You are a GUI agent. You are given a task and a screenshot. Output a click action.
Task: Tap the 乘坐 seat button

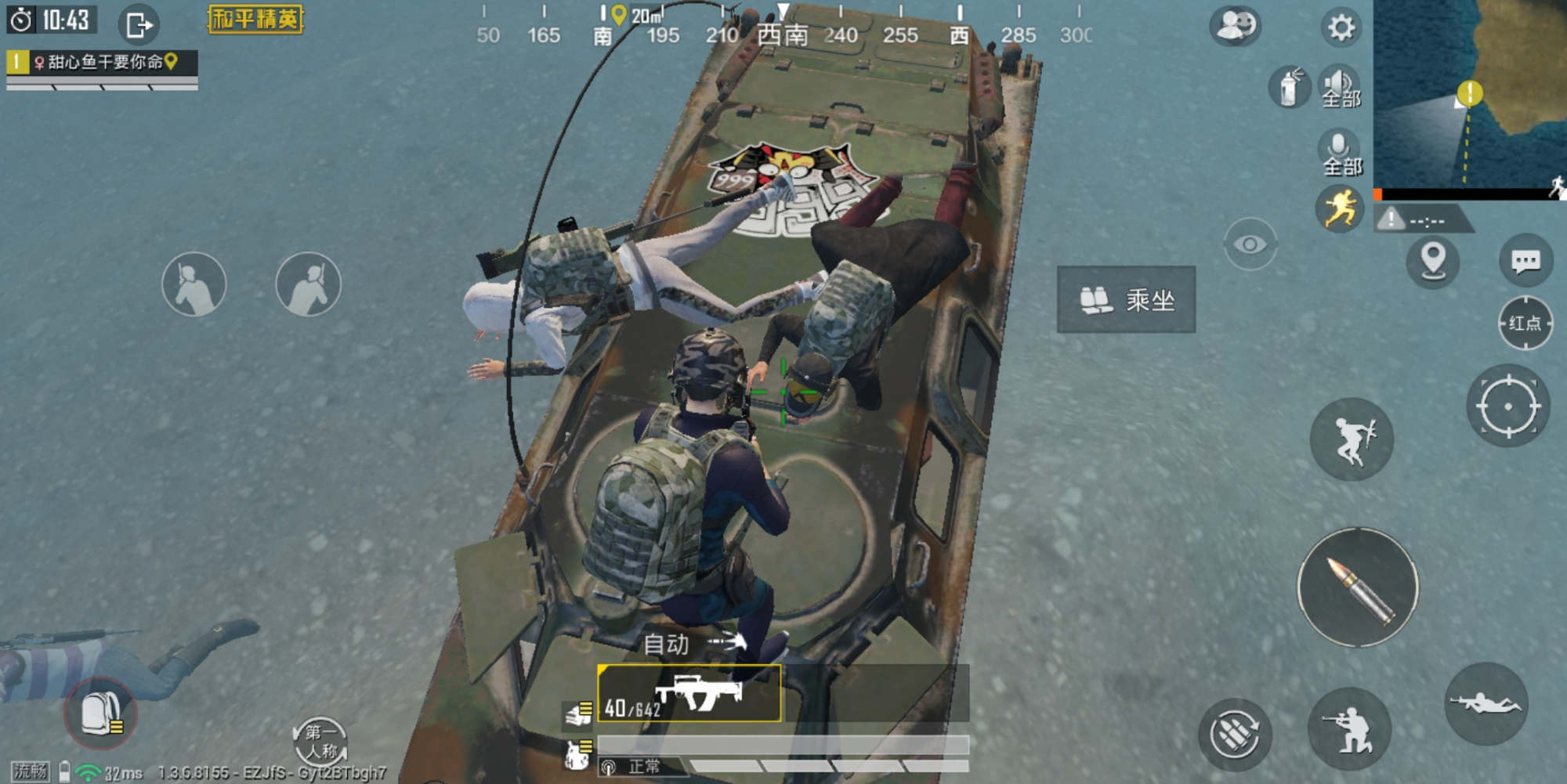pyautogui.click(x=1126, y=300)
